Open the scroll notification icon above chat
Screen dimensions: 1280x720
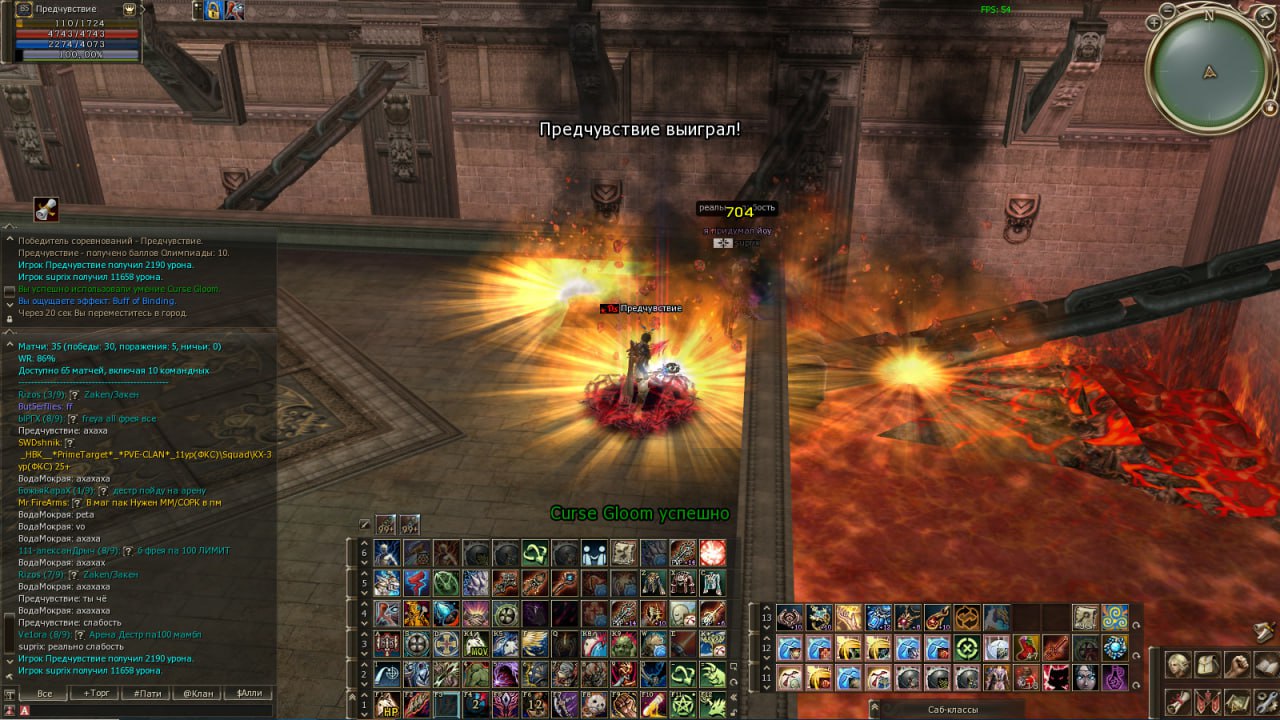[45, 208]
